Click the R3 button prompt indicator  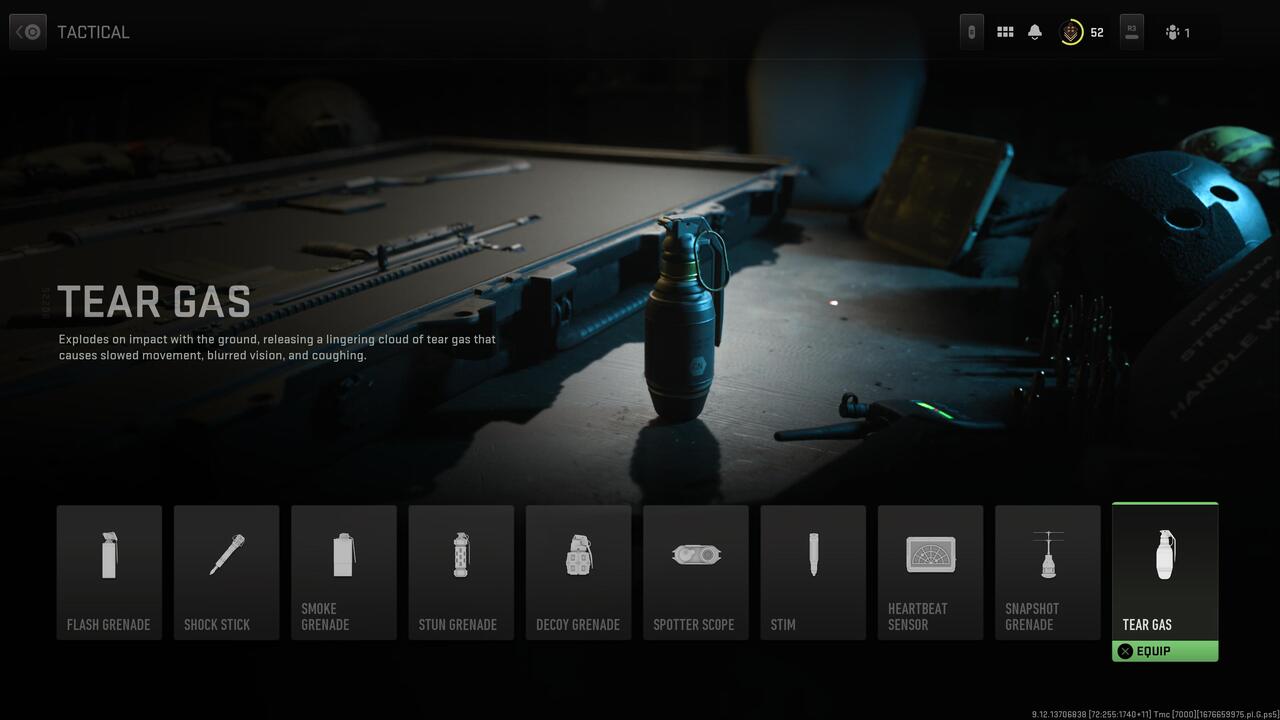click(1131, 31)
